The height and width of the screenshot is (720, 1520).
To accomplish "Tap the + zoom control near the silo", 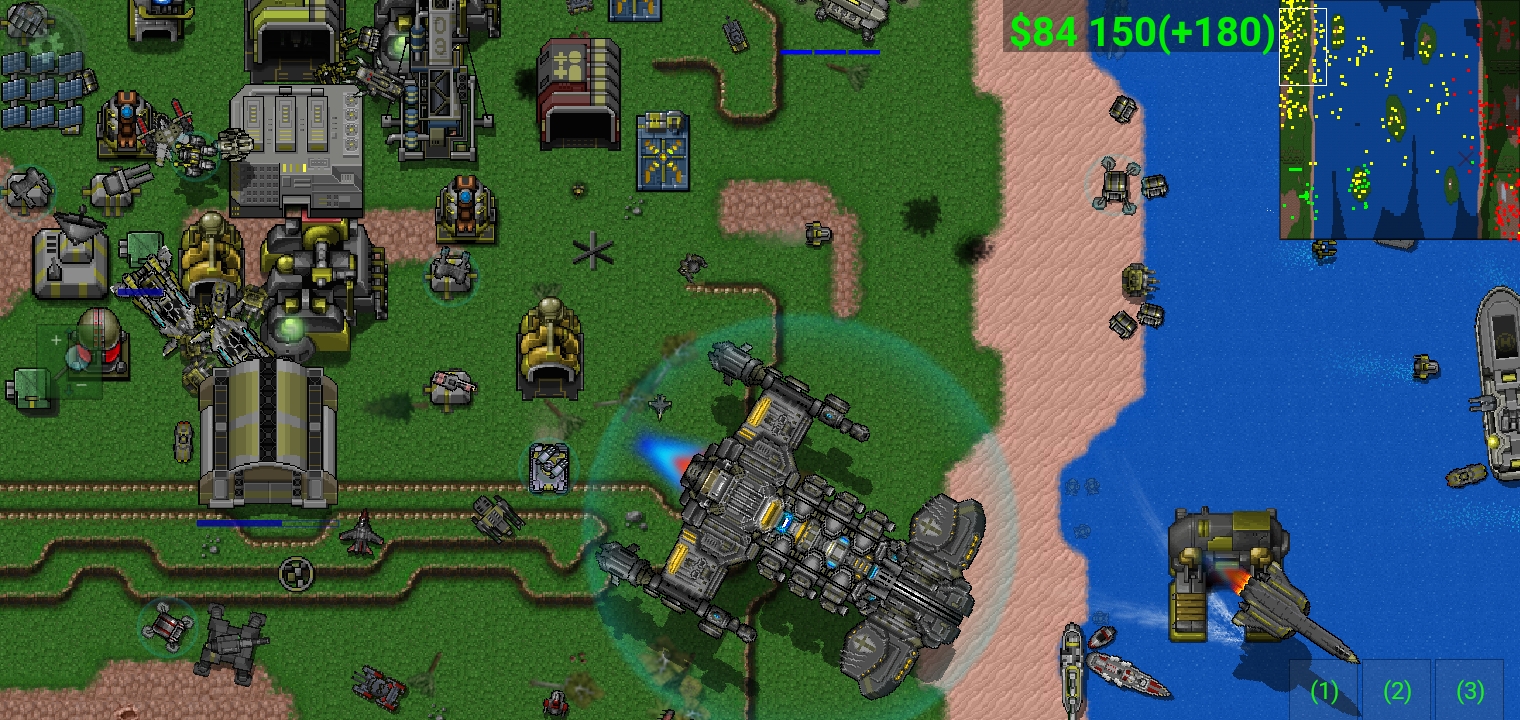I will 56,340.
